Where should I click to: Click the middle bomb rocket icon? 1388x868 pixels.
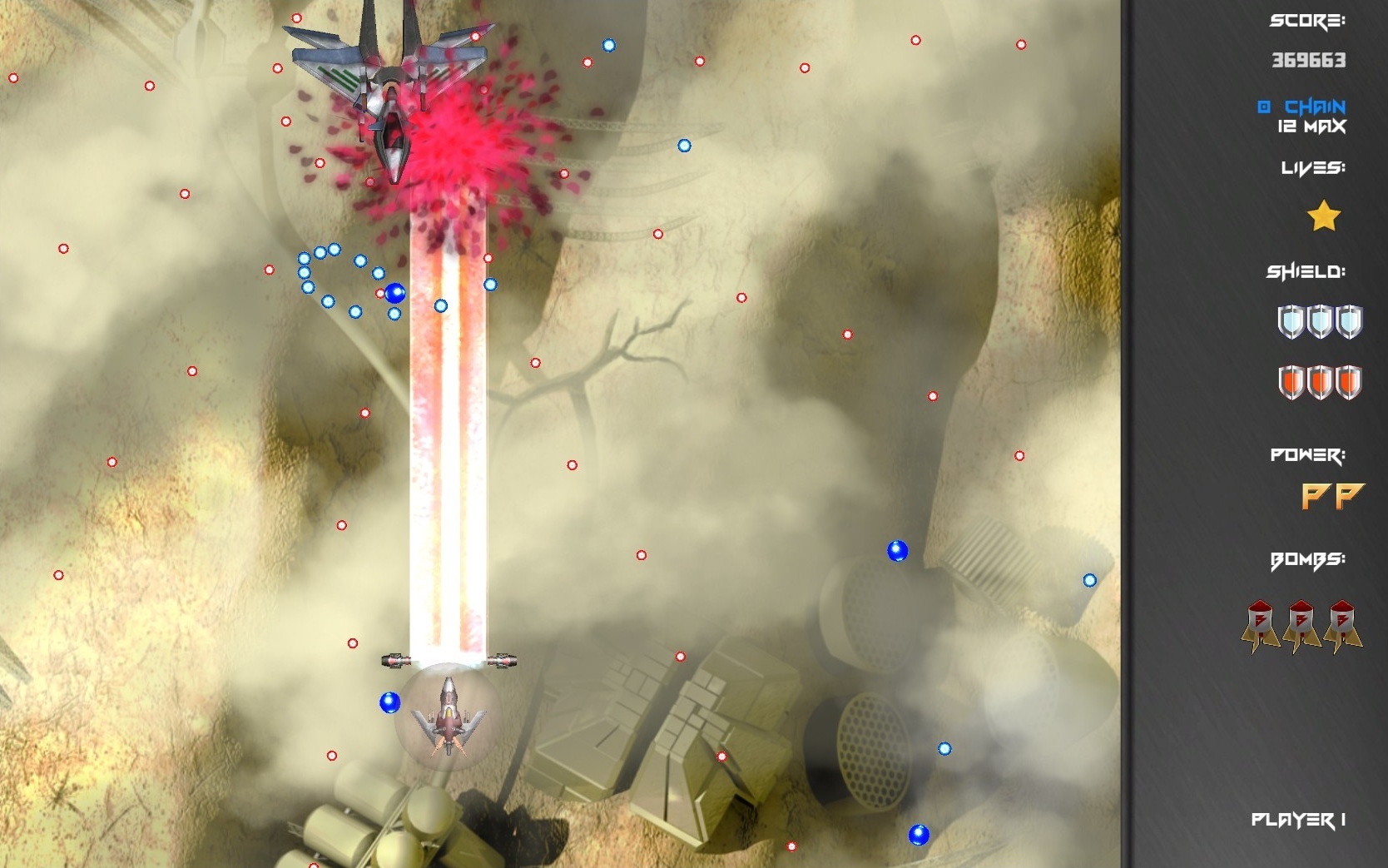(1301, 624)
